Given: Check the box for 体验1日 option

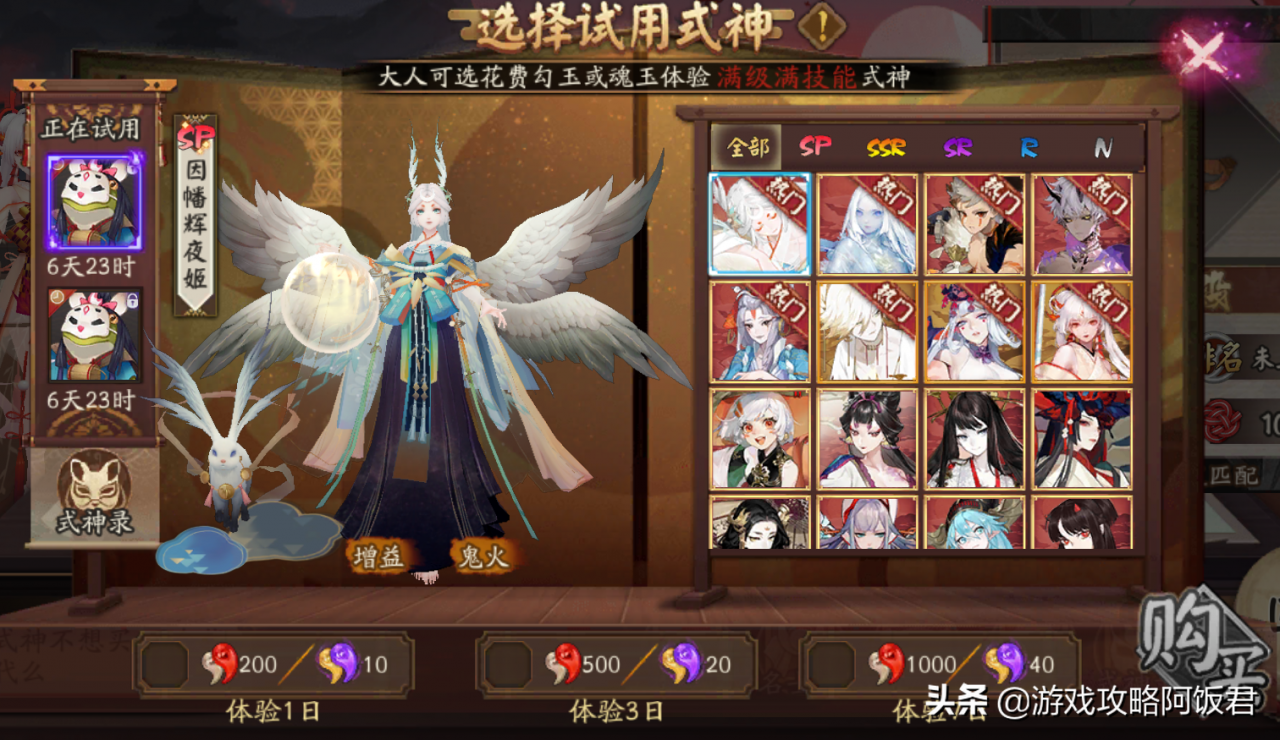Looking at the screenshot, I should (166, 662).
